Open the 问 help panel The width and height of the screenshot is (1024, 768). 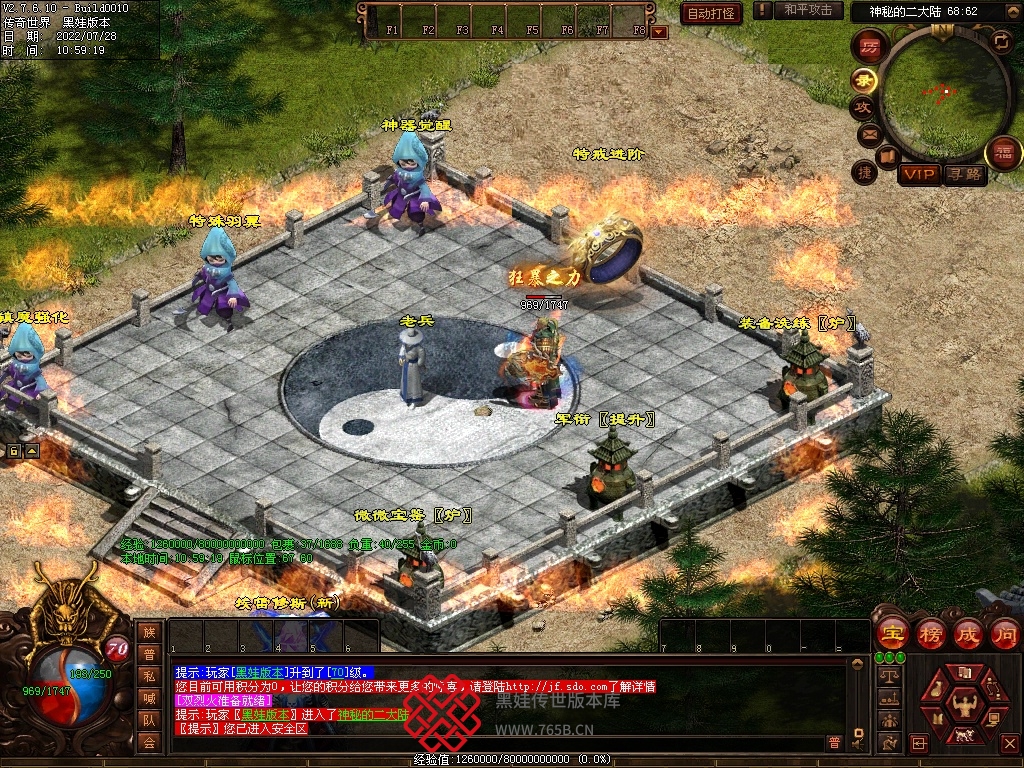click(1004, 633)
